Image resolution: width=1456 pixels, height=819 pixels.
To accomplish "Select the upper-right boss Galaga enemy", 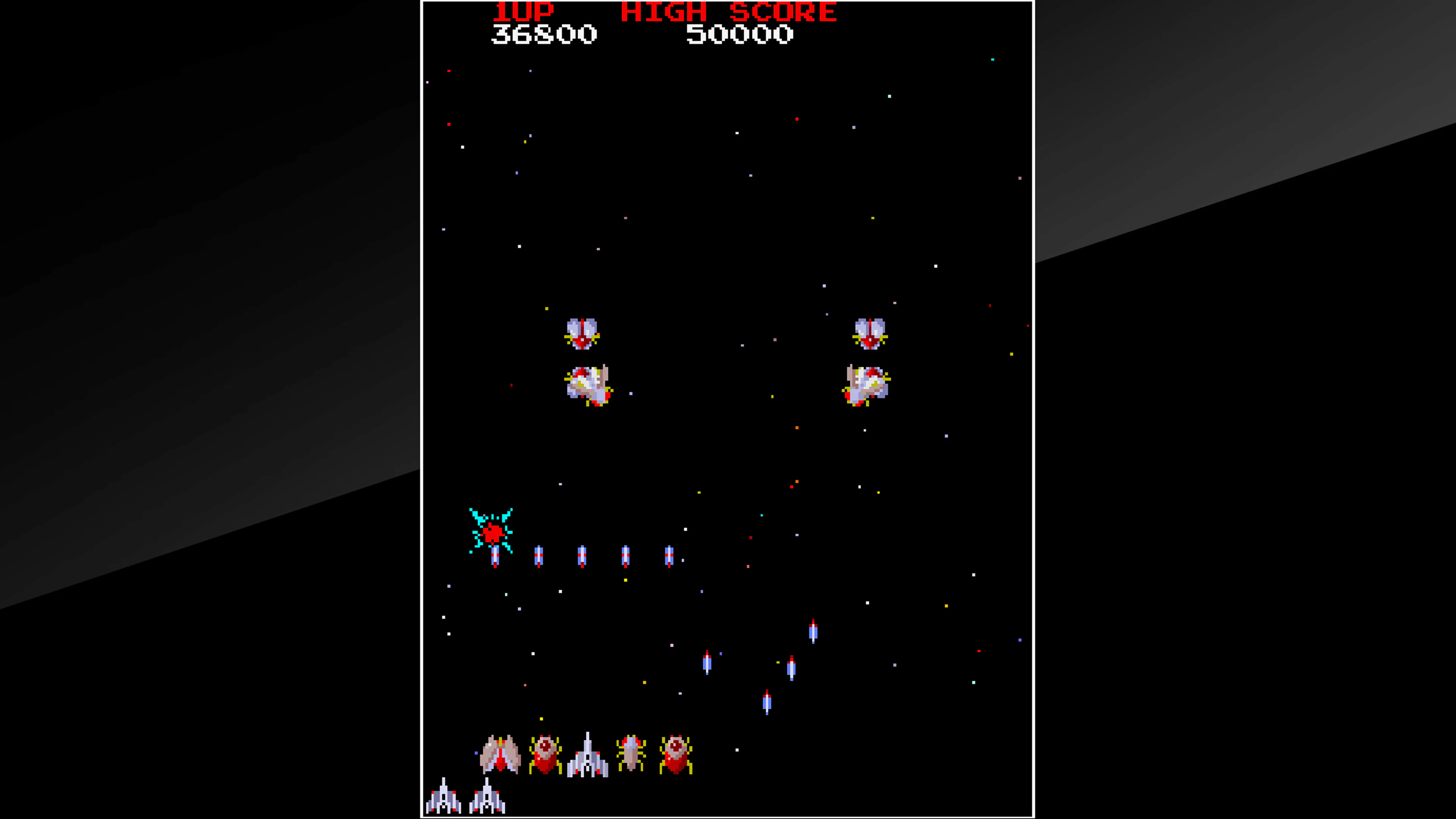I will click(871, 334).
